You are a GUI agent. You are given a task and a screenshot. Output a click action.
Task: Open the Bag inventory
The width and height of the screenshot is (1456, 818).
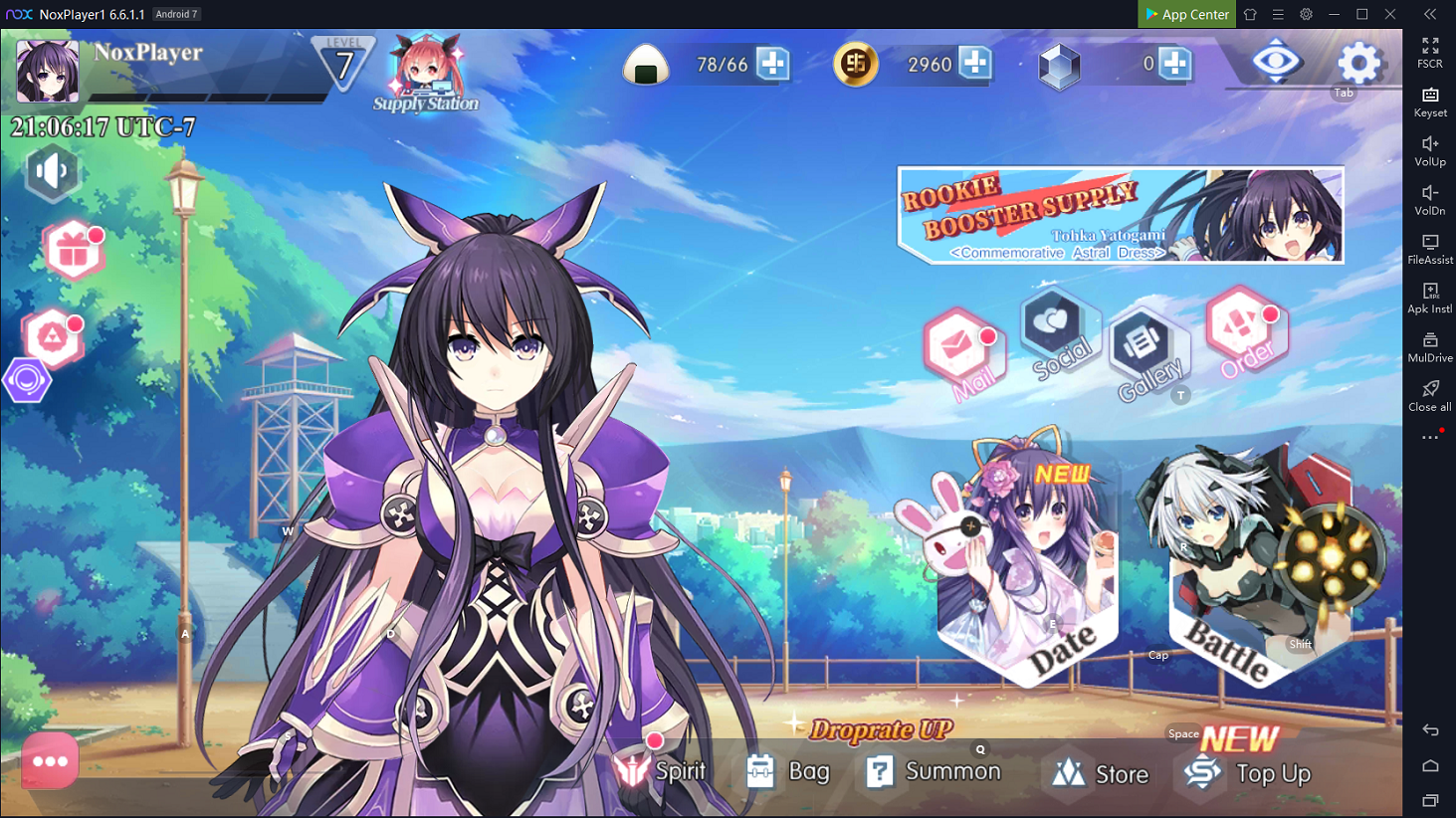[788, 771]
